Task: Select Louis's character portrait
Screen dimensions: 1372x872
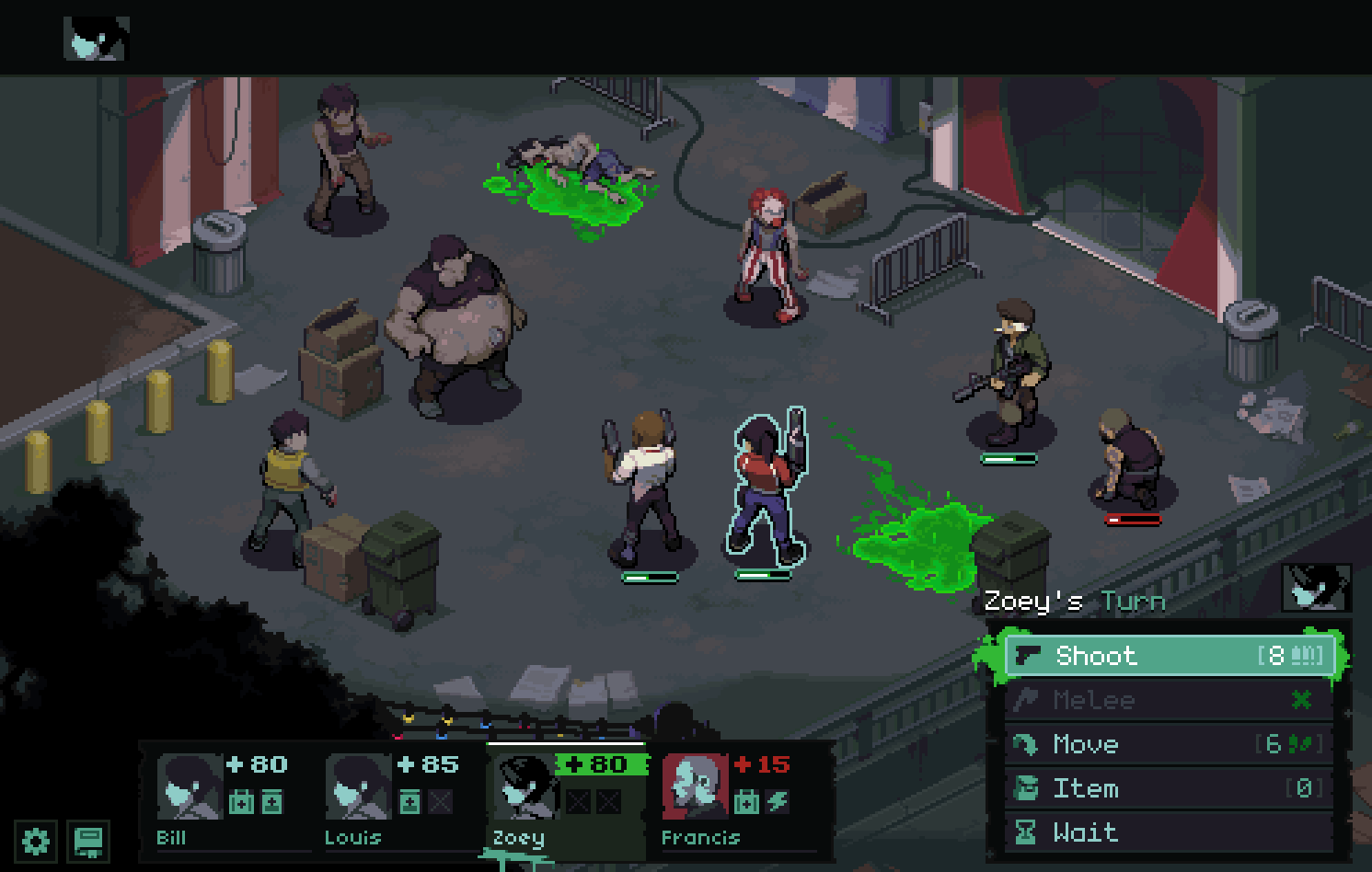Action: [x=357, y=786]
